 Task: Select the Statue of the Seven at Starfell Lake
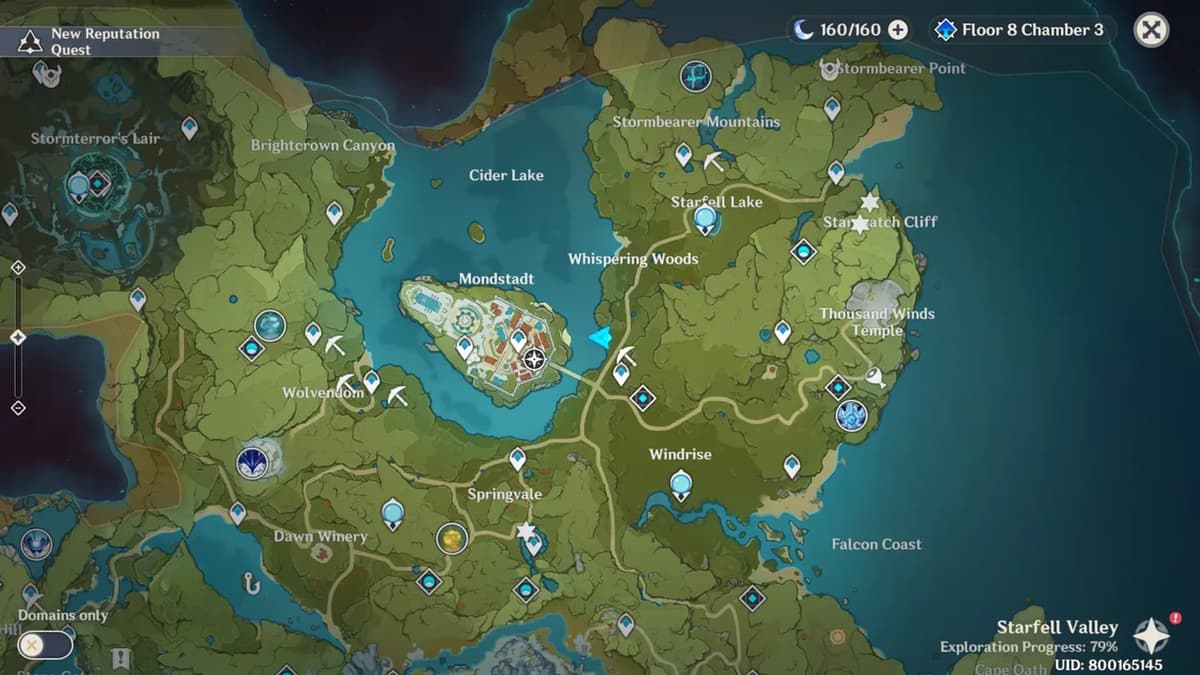pos(706,218)
